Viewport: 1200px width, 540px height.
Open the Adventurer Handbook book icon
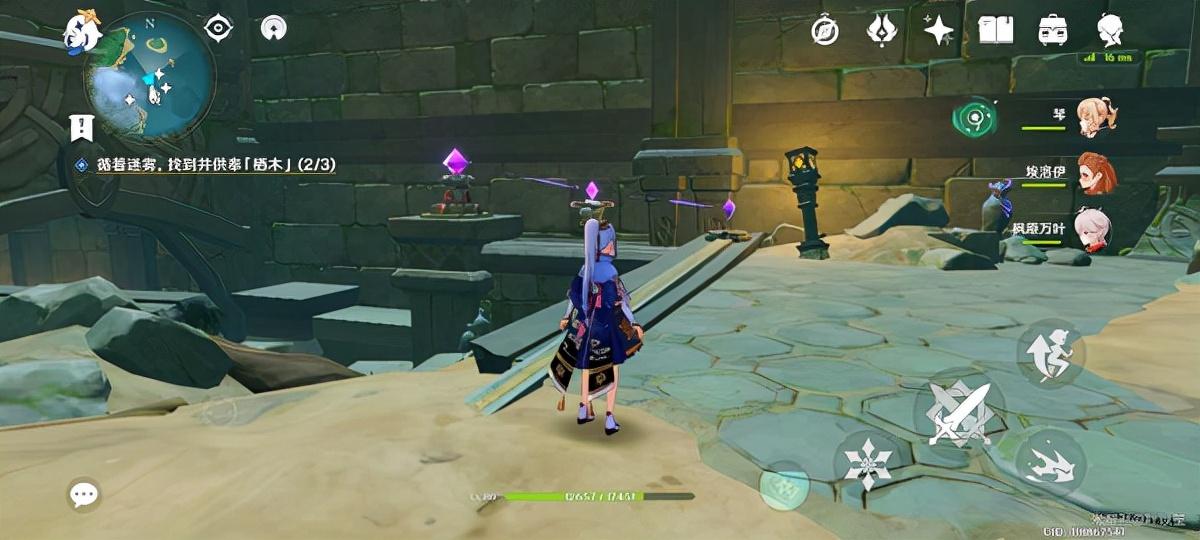pyautogui.click(x=995, y=30)
